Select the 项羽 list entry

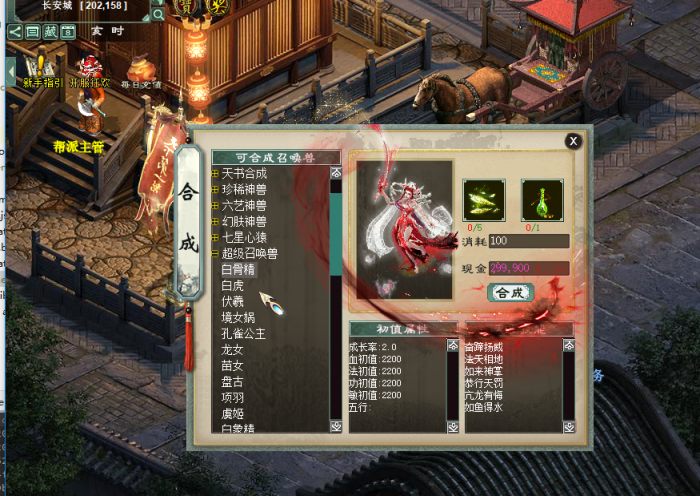[232, 397]
